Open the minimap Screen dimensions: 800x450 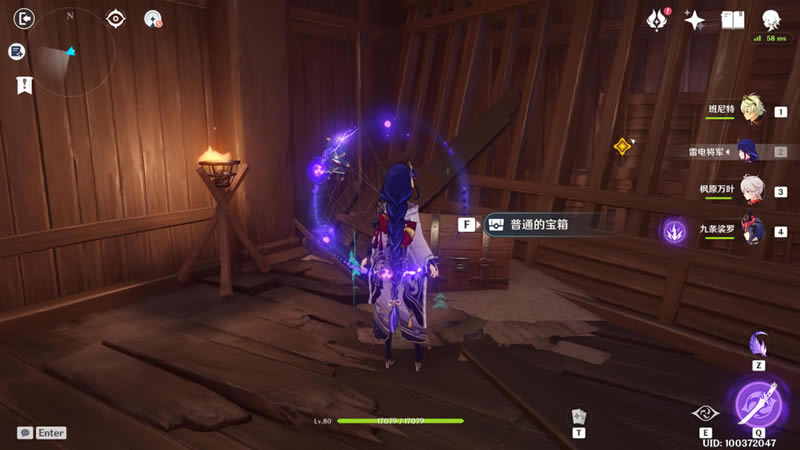(x=72, y=50)
